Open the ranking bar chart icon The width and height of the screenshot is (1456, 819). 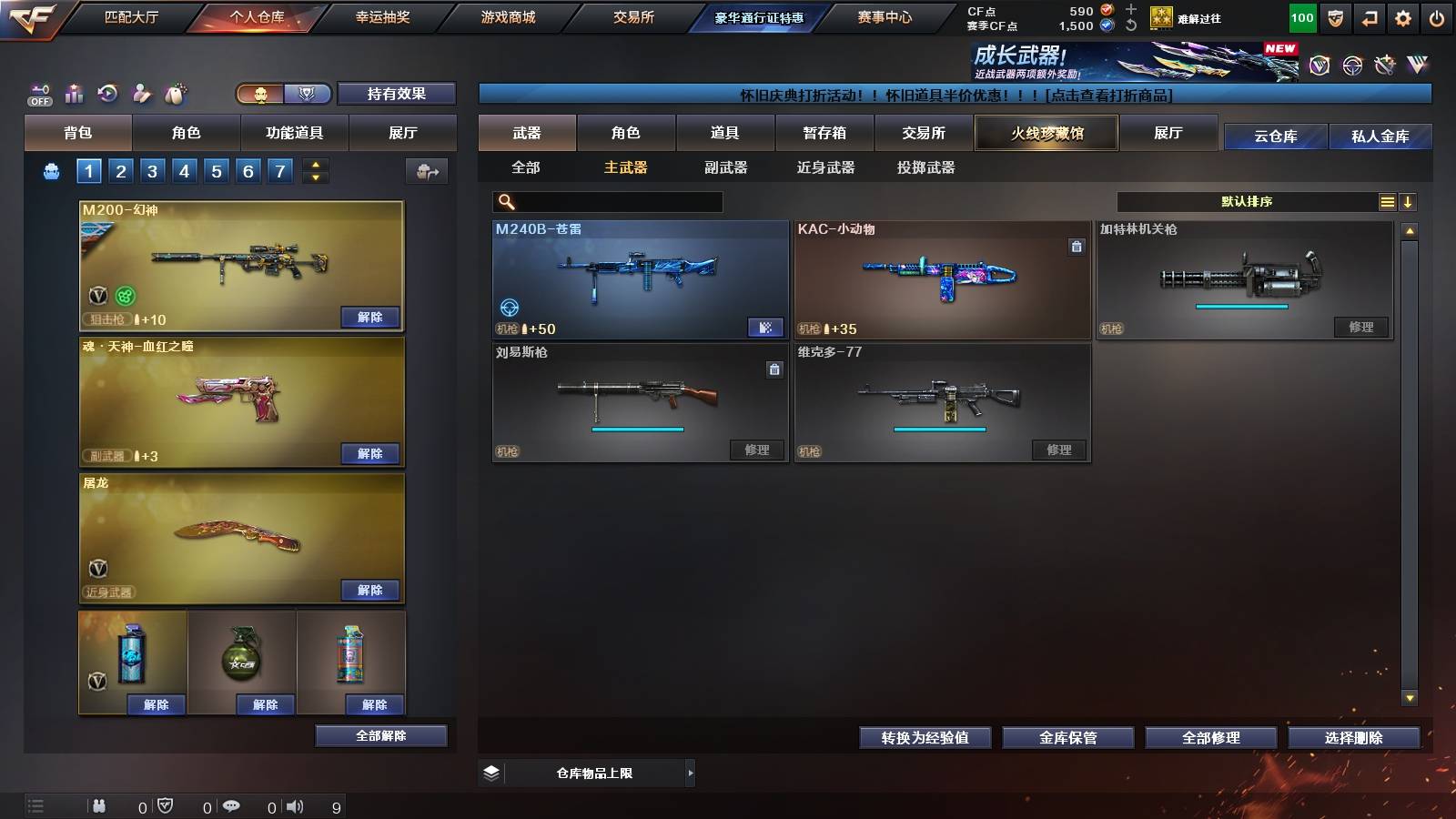(74, 93)
